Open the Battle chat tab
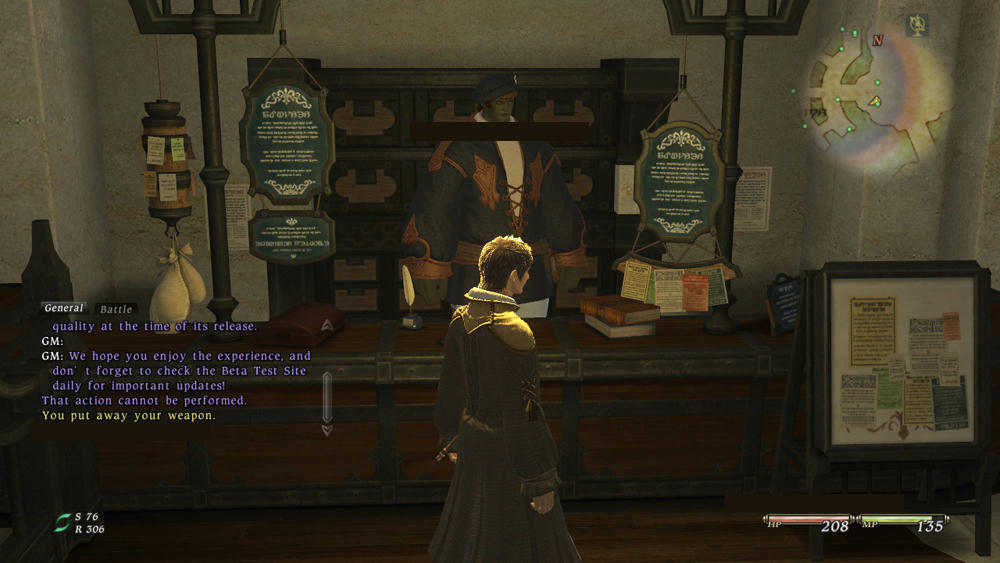 coord(116,310)
